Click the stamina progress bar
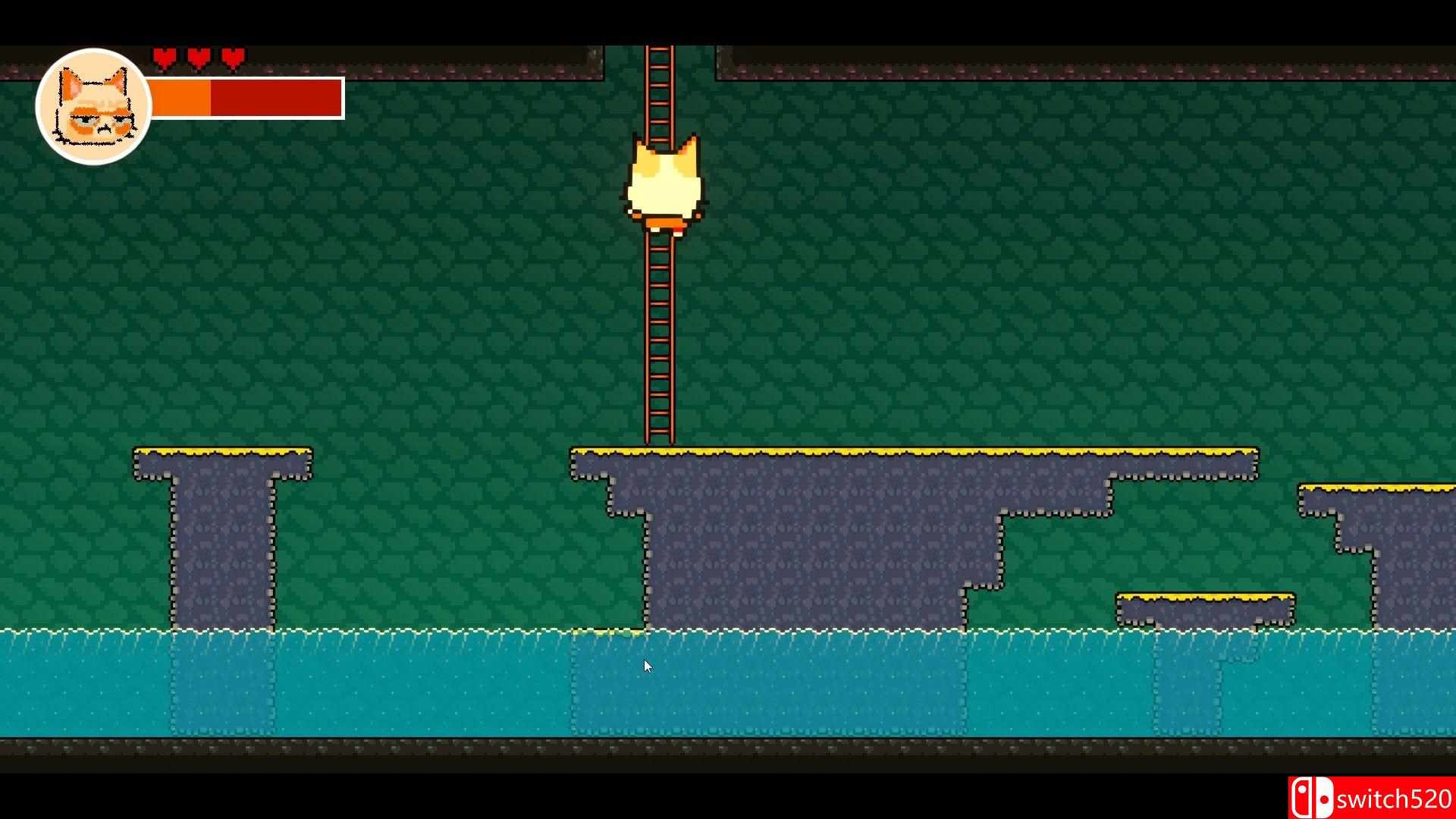1456x819 pixels. click(x=246, y=97)
